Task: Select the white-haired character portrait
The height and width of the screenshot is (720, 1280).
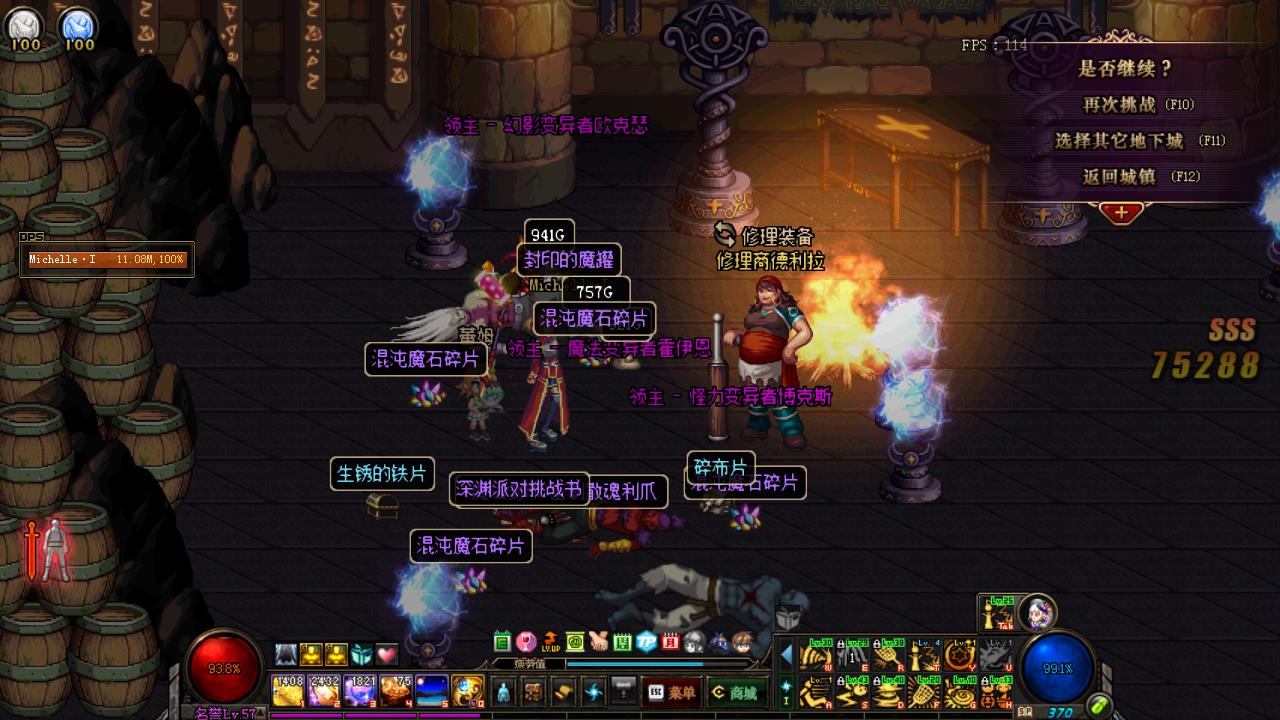Action: point(1037,611)
